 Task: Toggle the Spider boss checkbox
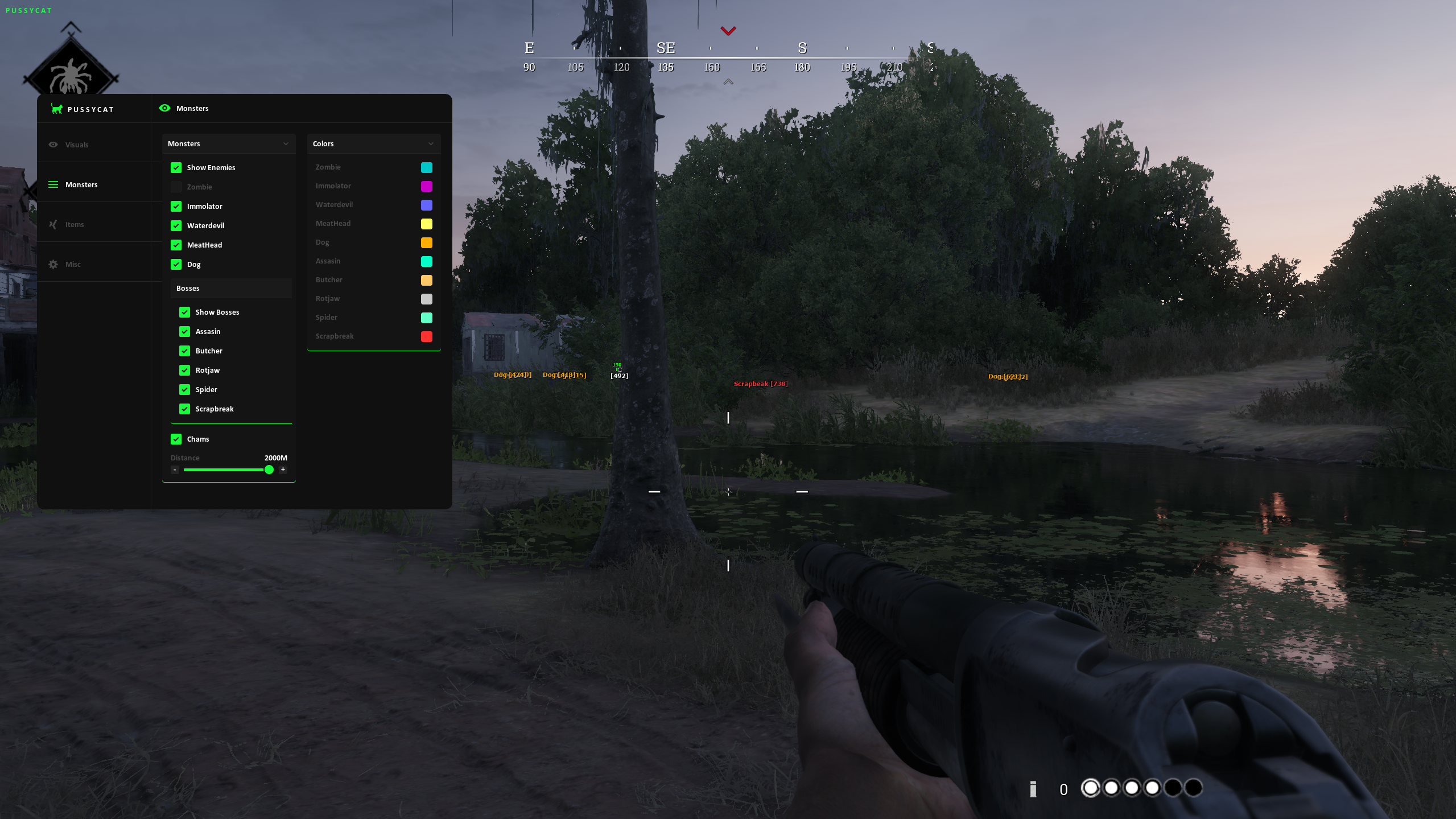pos(184,389)
